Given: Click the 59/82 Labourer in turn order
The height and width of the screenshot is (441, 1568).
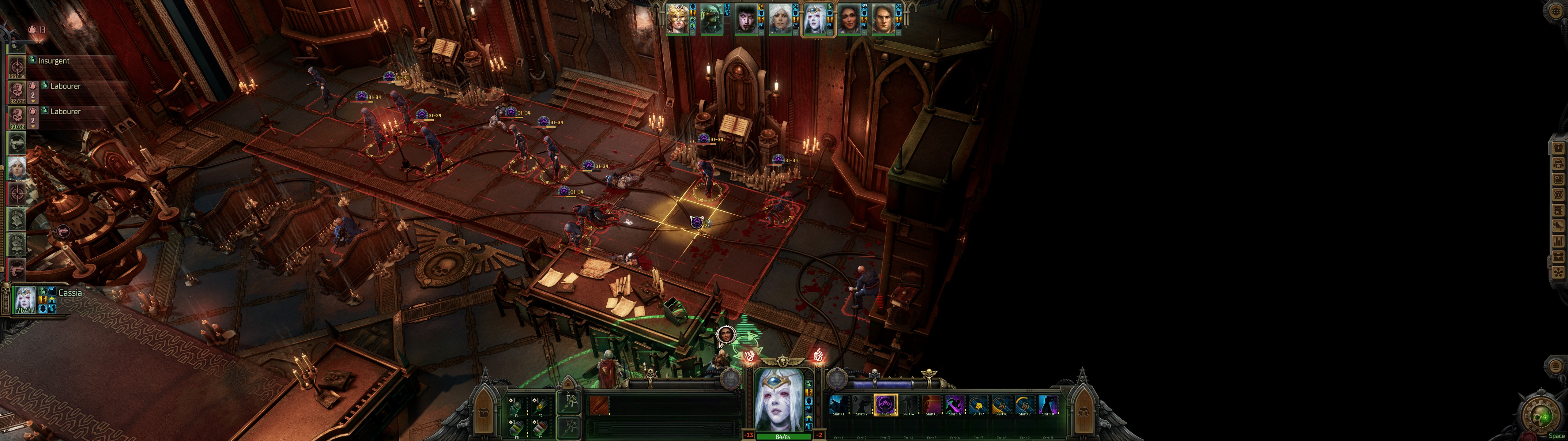Looking at the screenshot, I should coord(17,117).
